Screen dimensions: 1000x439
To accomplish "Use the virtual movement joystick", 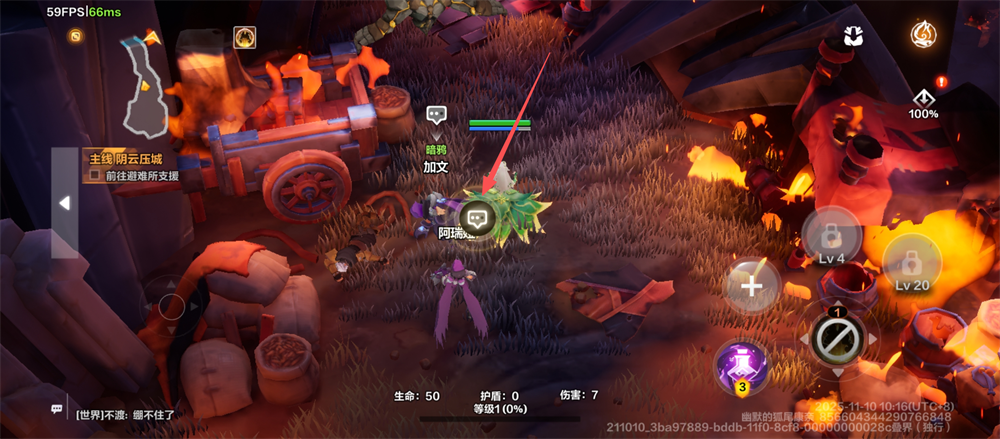I will [172, 306].
